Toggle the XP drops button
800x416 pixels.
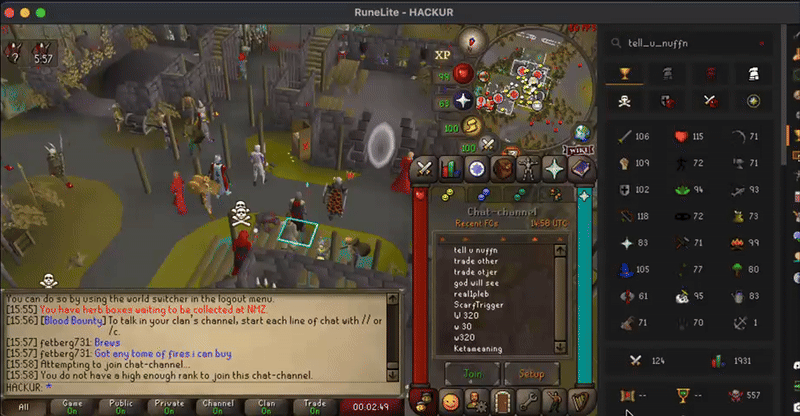(x=443, y=54)
